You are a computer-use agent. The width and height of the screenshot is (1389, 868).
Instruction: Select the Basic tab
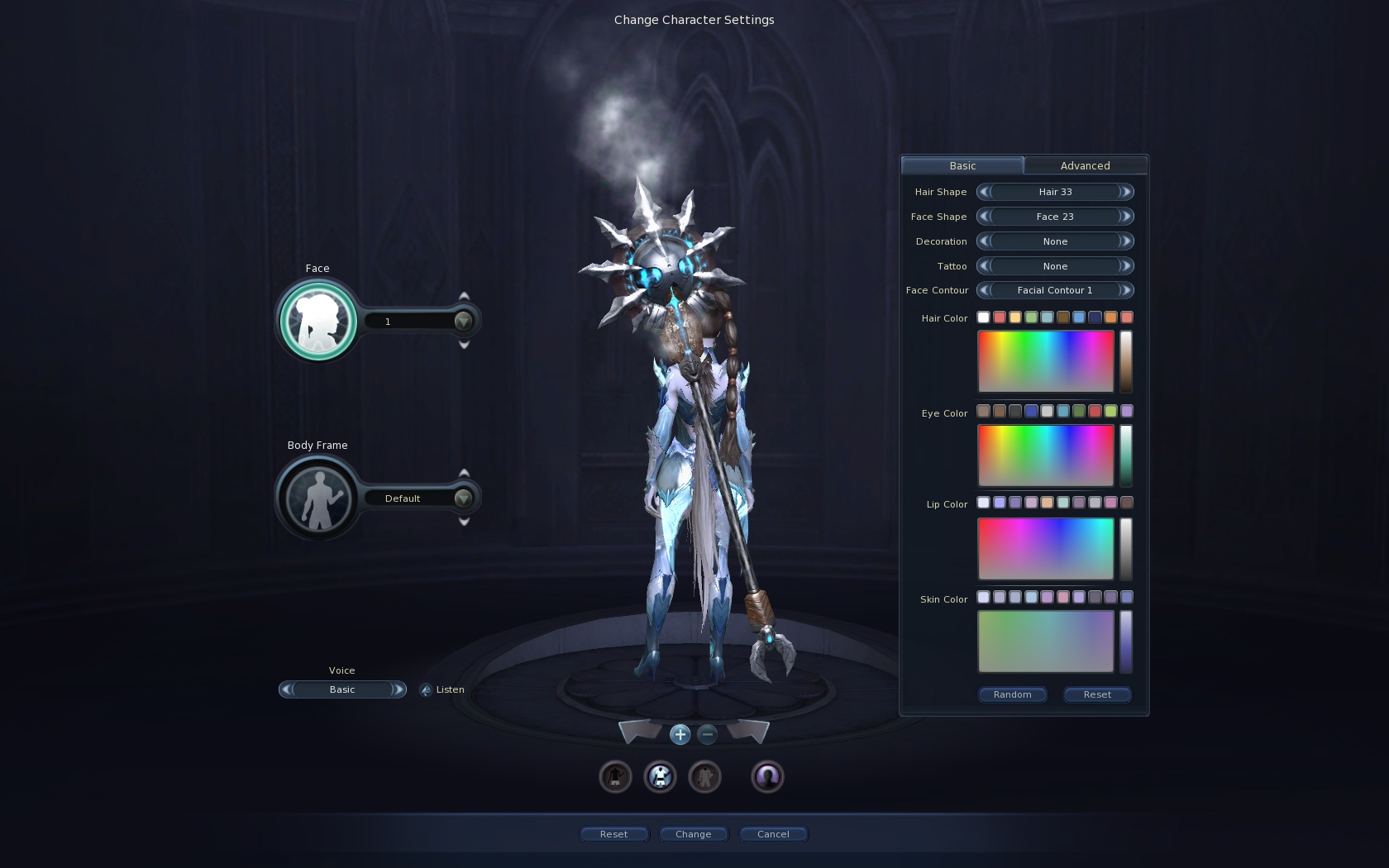tap(962, 165)
